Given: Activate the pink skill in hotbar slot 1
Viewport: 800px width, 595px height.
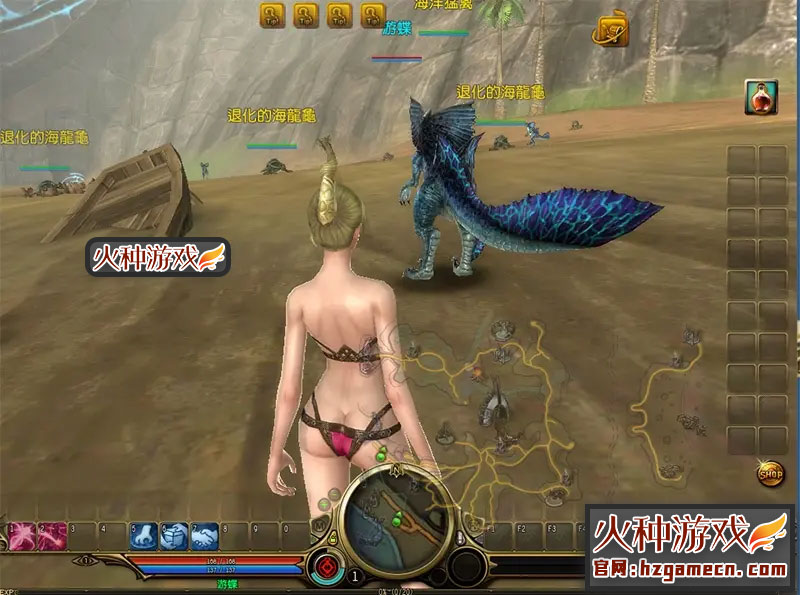Looking at the screenshot, I should [22, 536].
